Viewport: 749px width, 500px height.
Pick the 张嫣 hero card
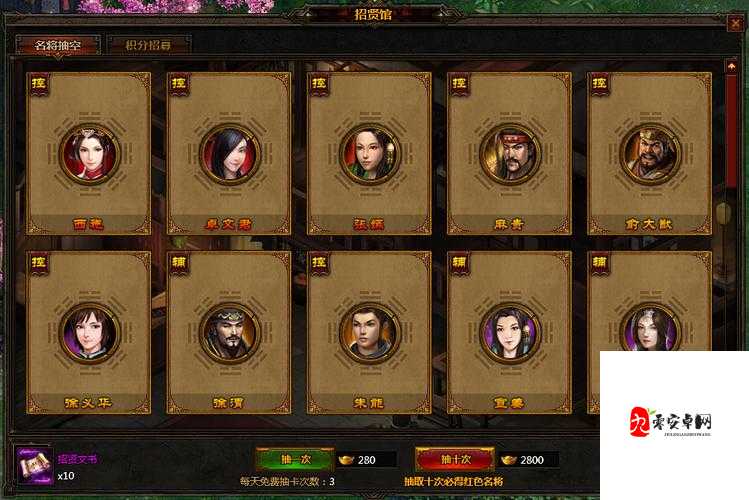point(369,152)
